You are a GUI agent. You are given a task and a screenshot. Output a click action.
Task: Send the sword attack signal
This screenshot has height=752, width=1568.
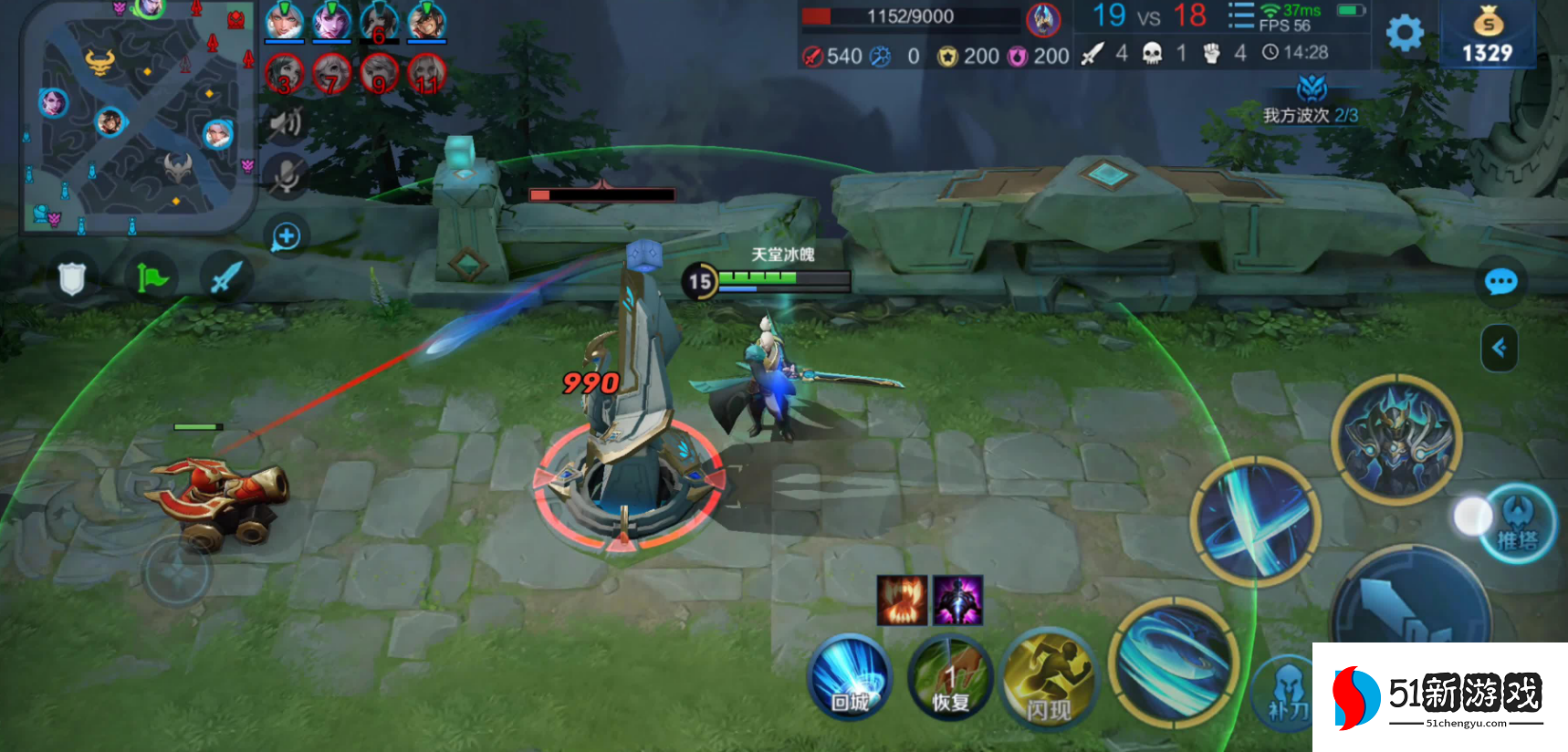226,277
